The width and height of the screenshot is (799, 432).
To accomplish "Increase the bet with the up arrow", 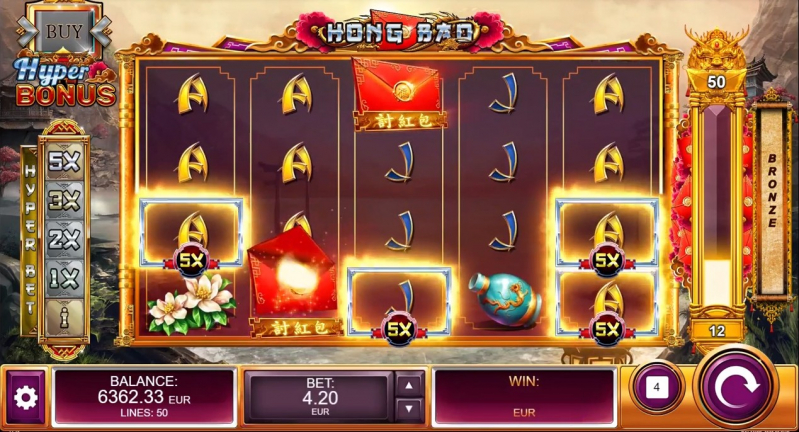I will click(x=408, y=385).
